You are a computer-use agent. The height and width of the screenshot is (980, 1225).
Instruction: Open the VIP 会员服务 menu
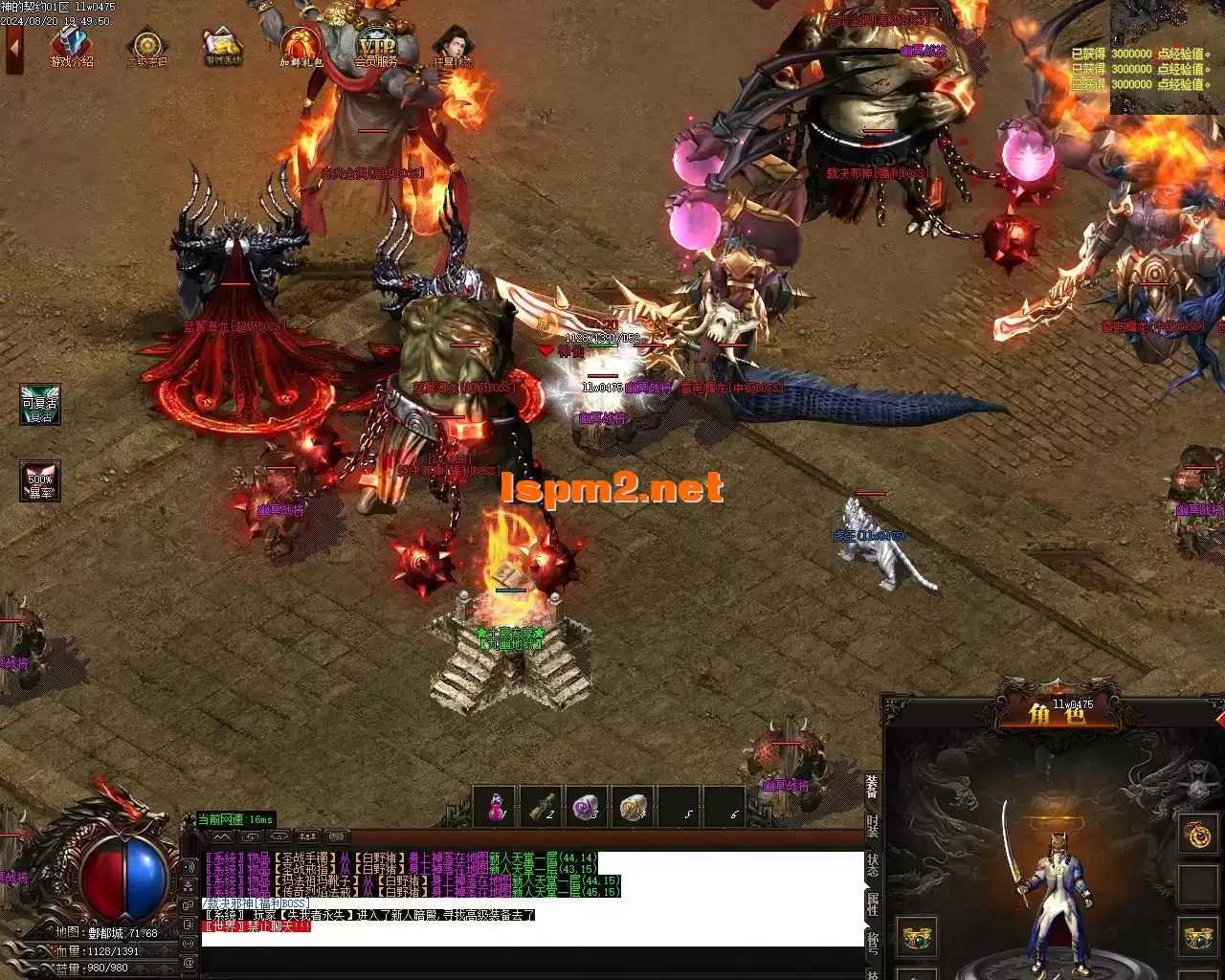(x=376, y=47)
